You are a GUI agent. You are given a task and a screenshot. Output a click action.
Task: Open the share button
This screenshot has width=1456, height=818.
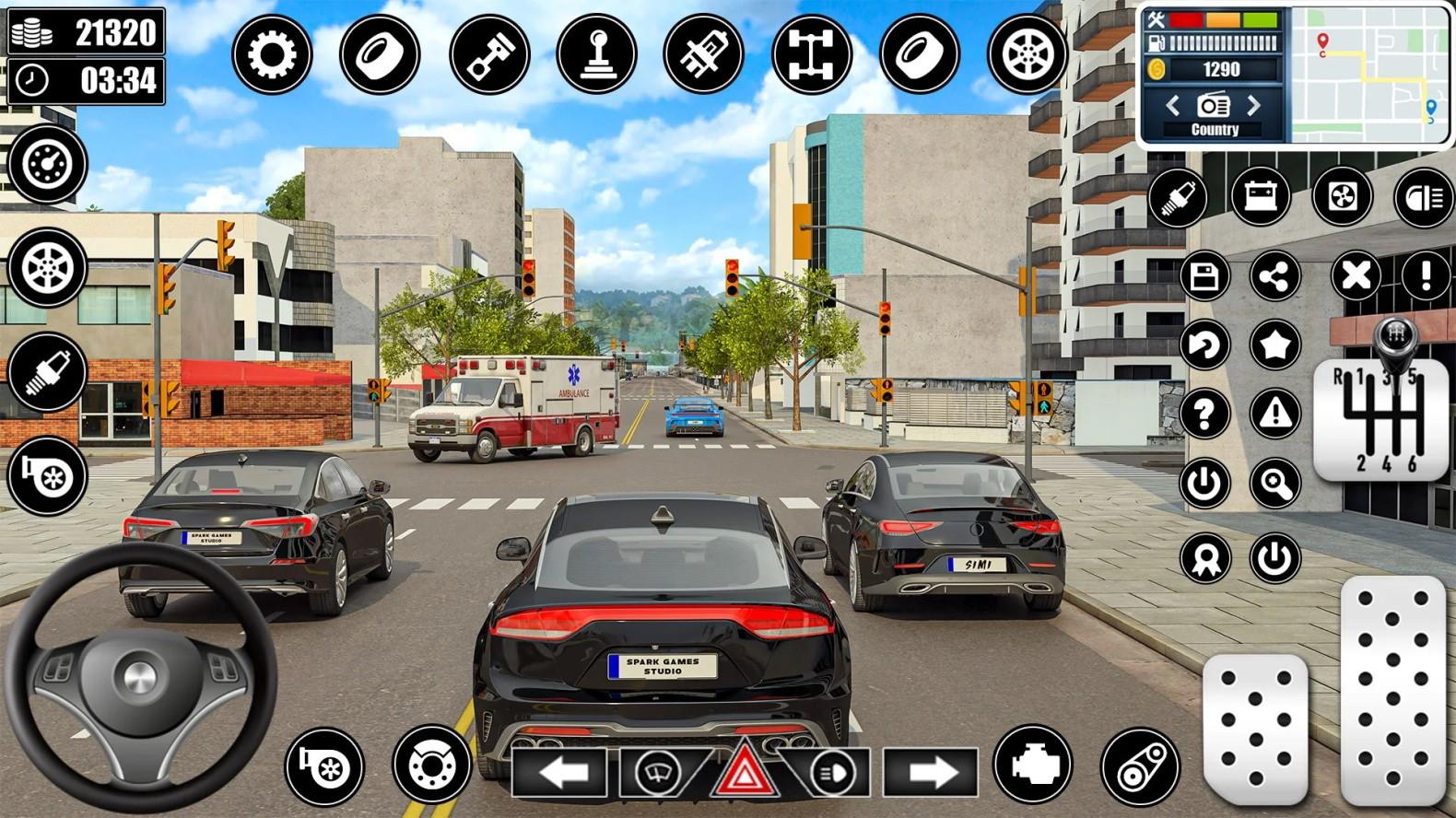click(x=1275, y=275)
